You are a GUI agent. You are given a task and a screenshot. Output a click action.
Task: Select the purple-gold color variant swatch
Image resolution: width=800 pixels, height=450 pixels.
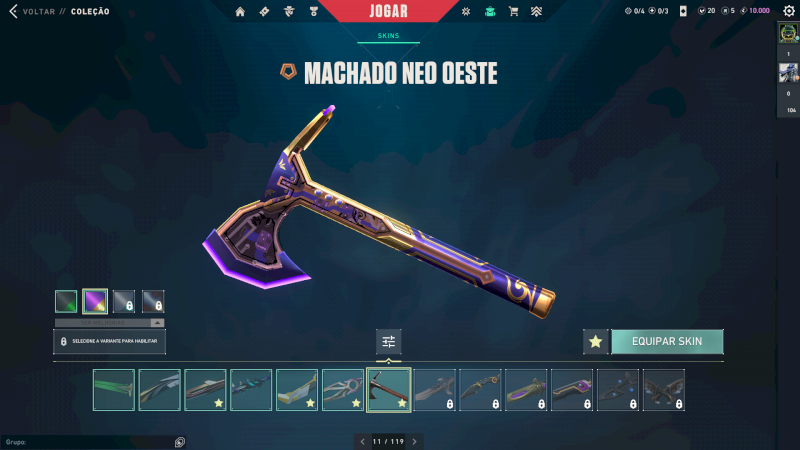(x=95, y=301)
